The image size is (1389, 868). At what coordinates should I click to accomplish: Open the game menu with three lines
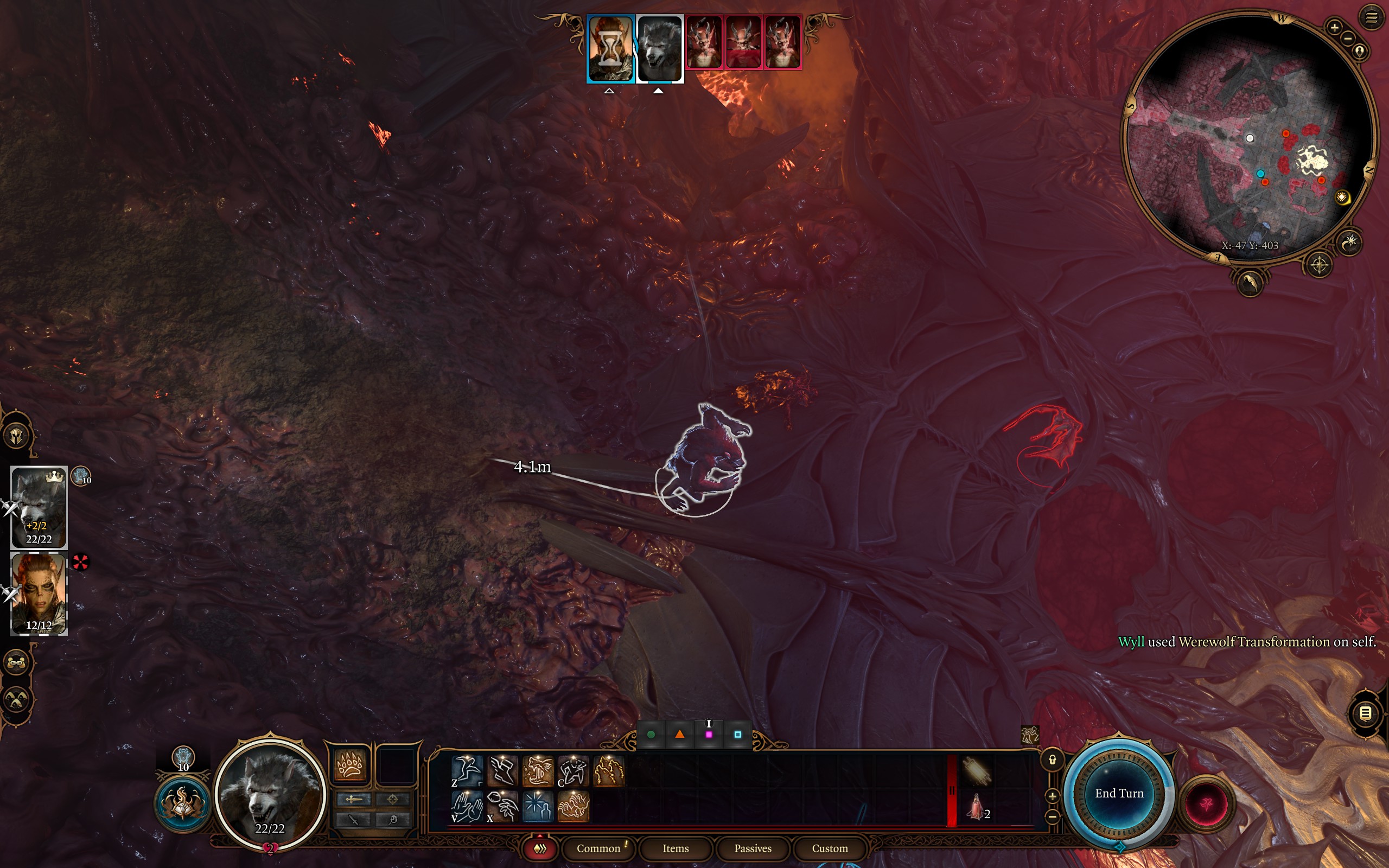tap(1371, 18)
